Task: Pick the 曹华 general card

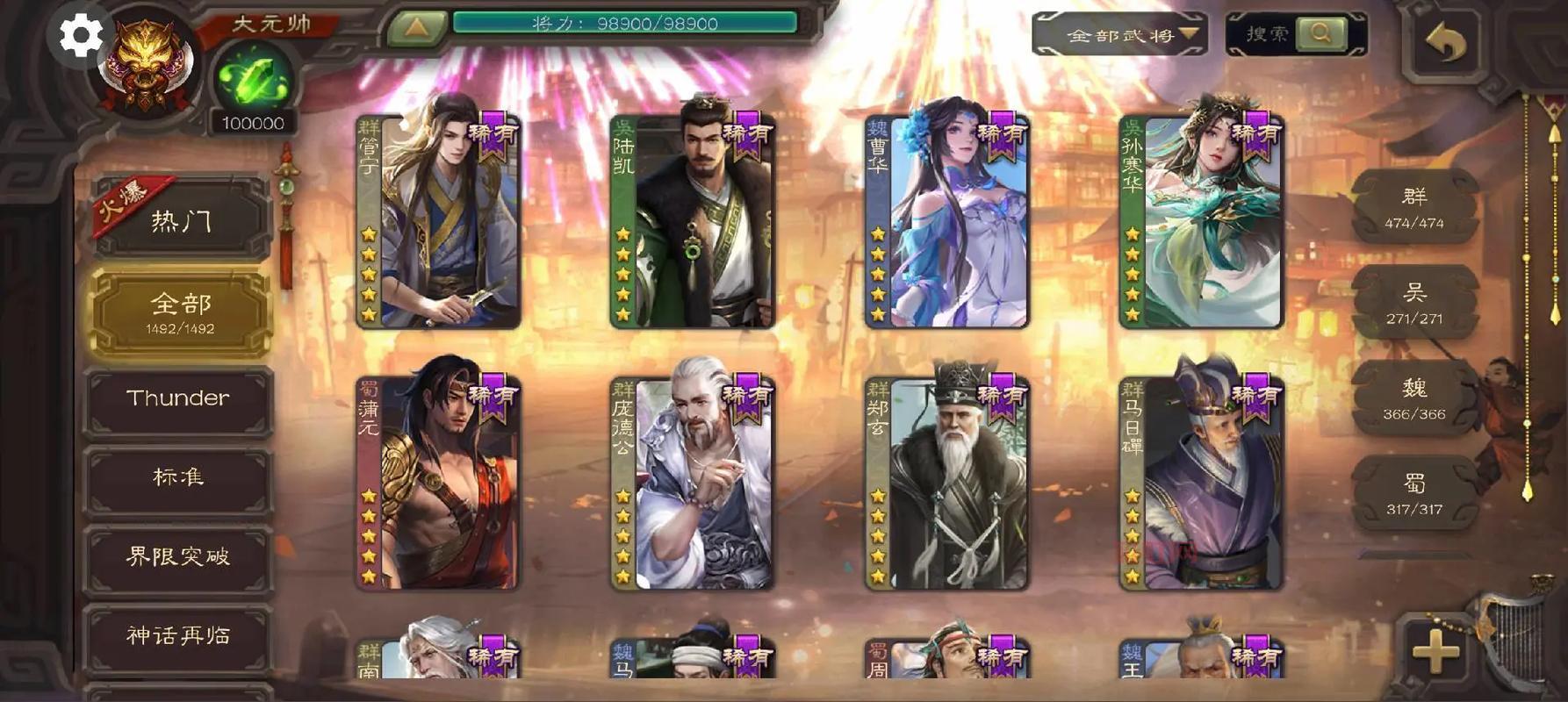Action: [948, 222]
